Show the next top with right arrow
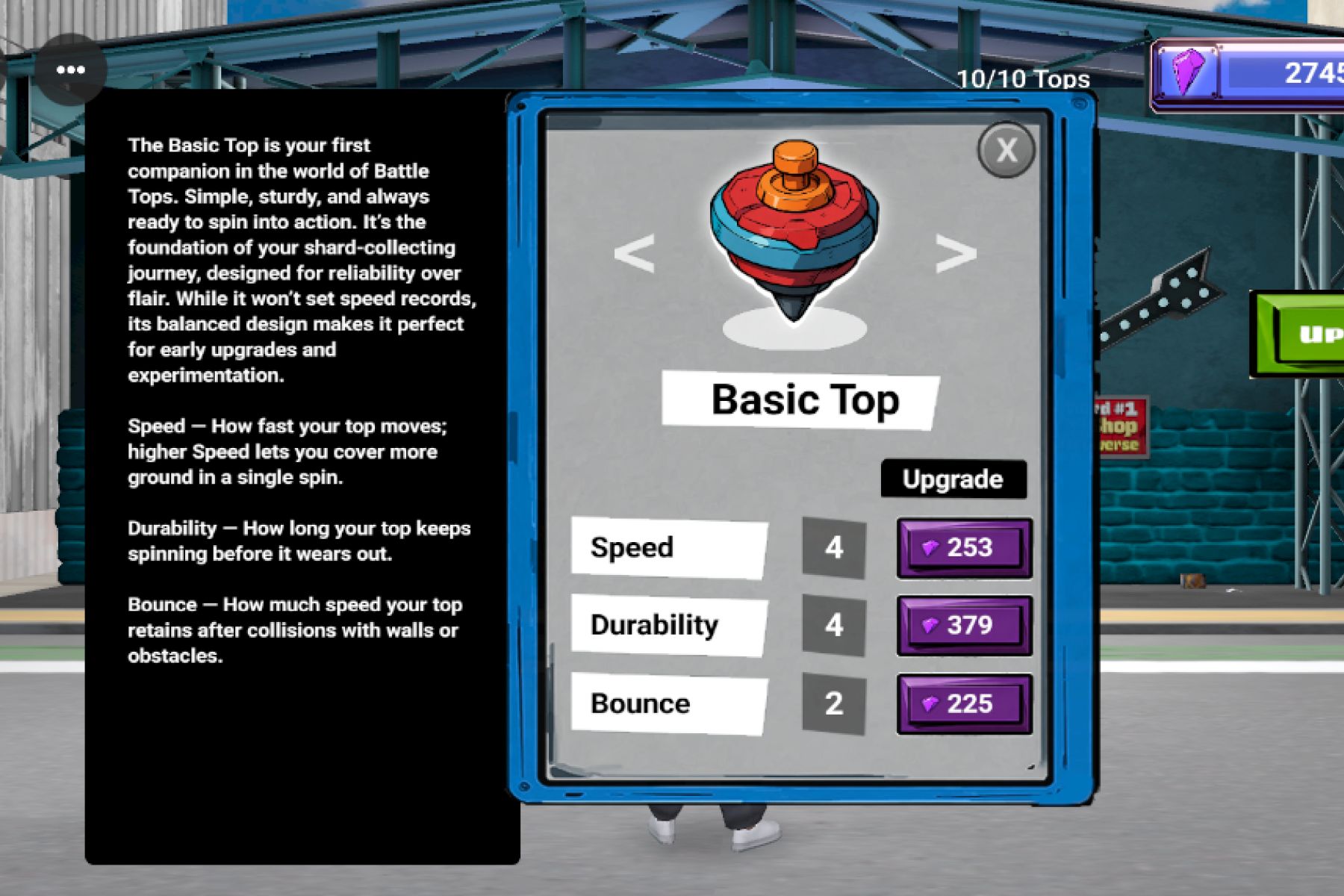This screenshot has height=896, width=1344. coord(956,253)
